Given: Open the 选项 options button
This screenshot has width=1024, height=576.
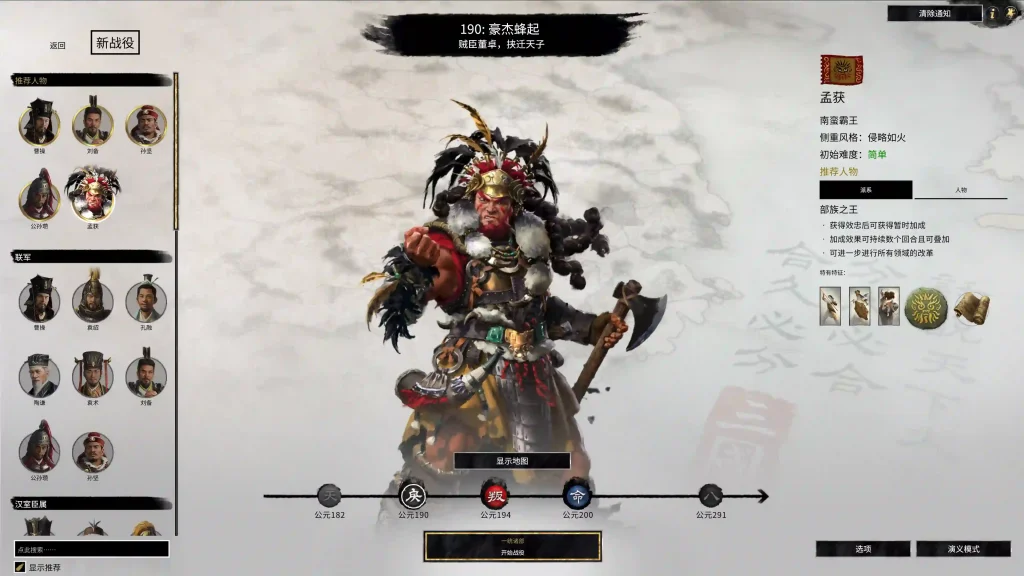Looking at the screenshot, I should (862, 549).
